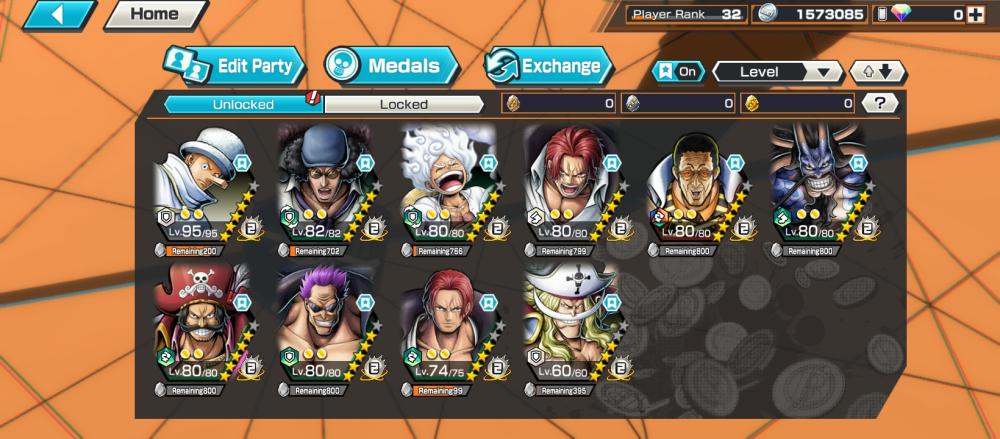Viewport: 1000px width, 439px height.
Task: Open the Exchange screen
Action: coord(548,67)
